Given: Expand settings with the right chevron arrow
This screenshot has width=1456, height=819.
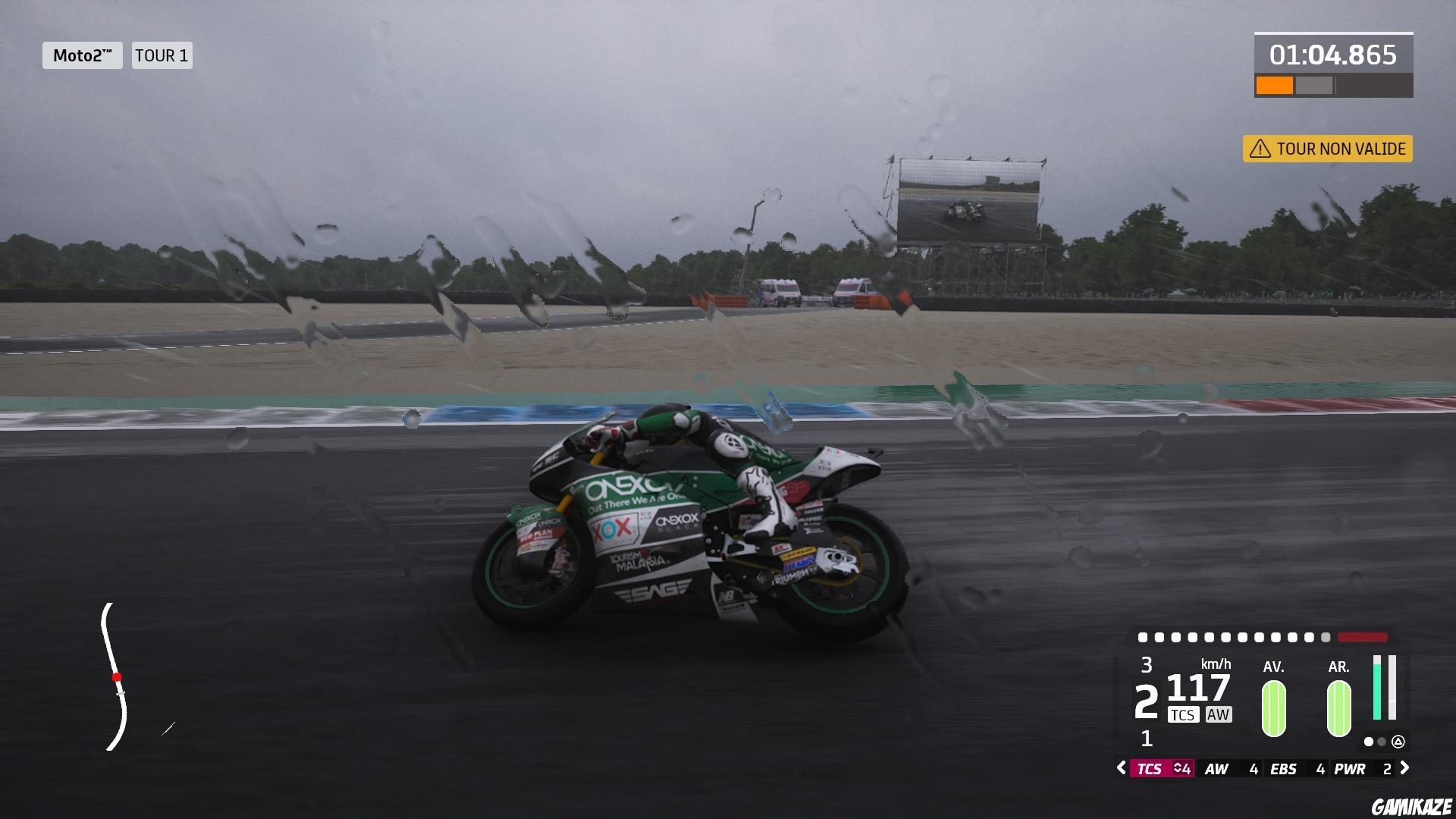Looking at the screenshot, I should [1404, 768].
